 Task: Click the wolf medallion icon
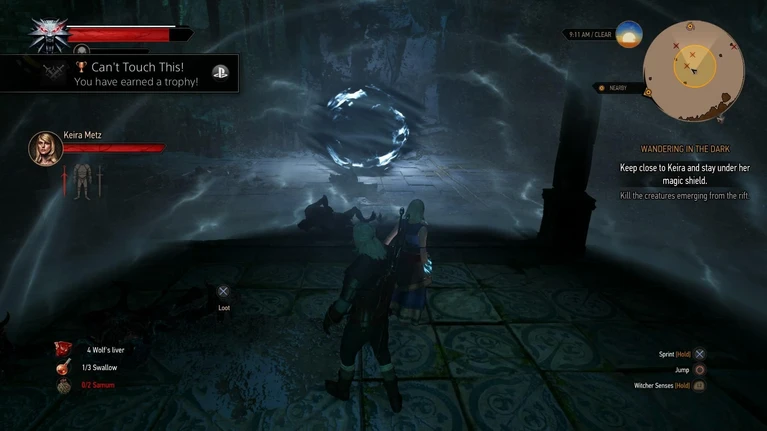[45, 32]
